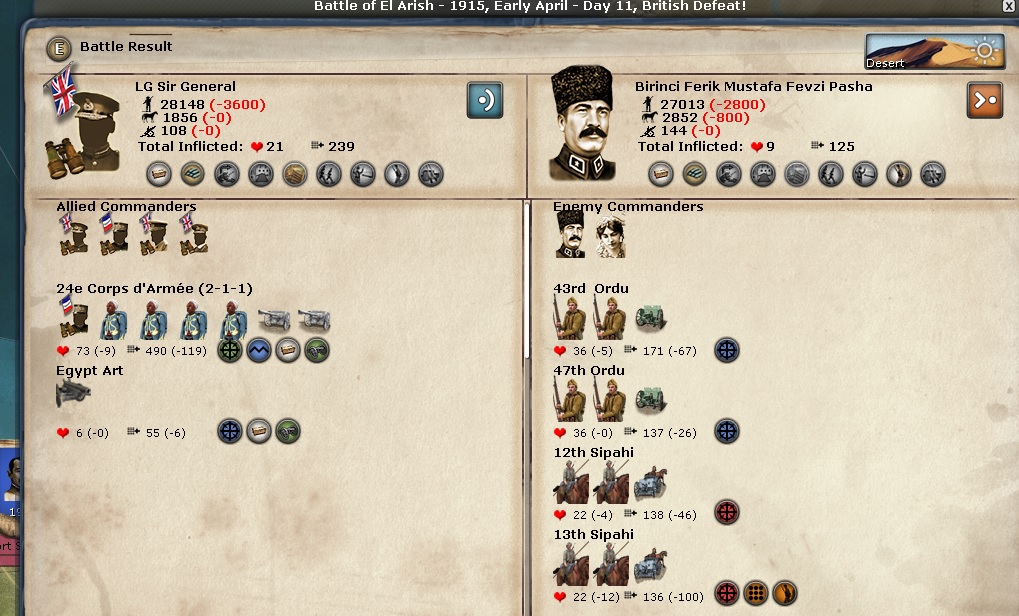Close the battle result window
Screen dimensions: 1019x616
(x=1008, y=6)
